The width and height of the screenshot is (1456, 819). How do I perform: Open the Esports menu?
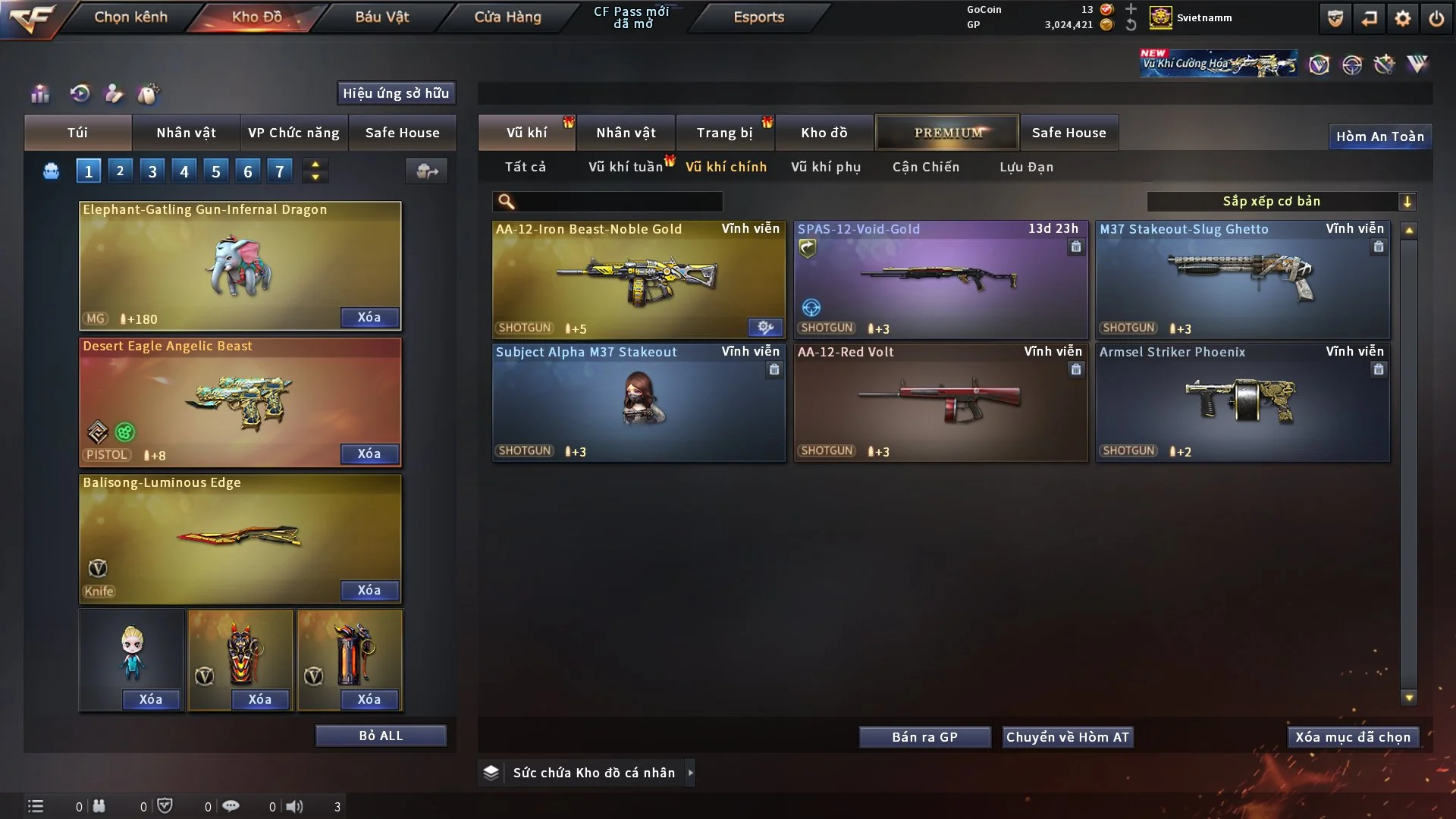[758, 17]
